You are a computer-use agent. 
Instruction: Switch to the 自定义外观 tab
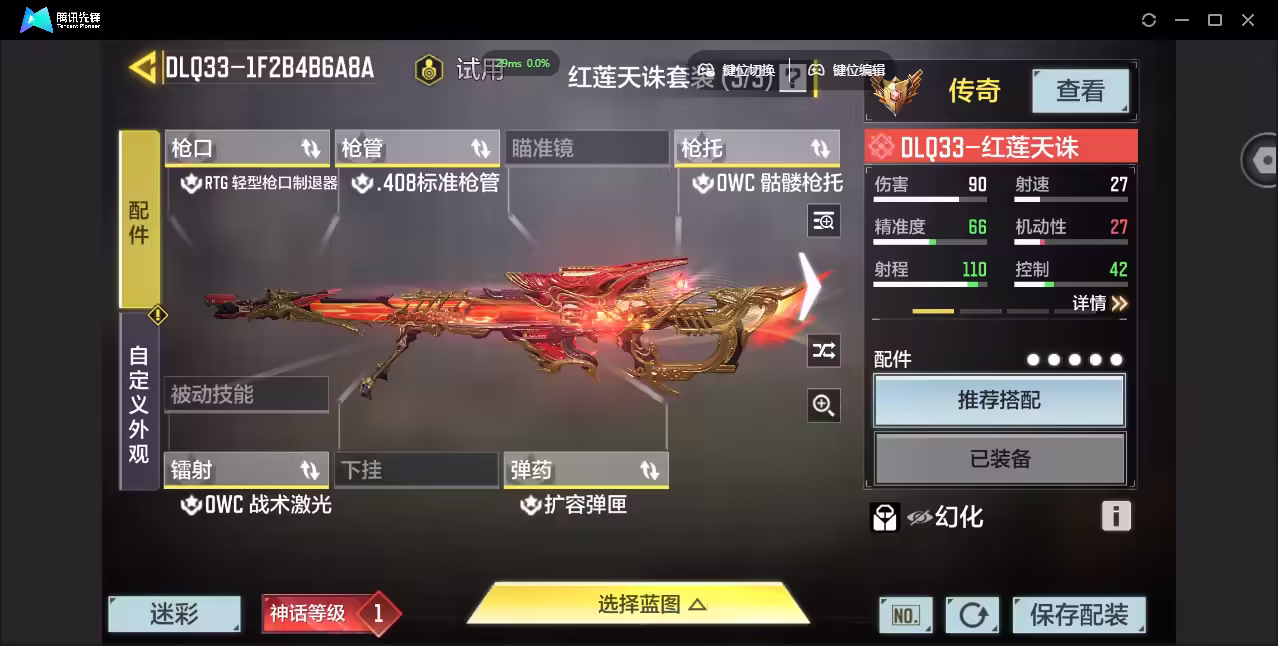click(139, 403)
